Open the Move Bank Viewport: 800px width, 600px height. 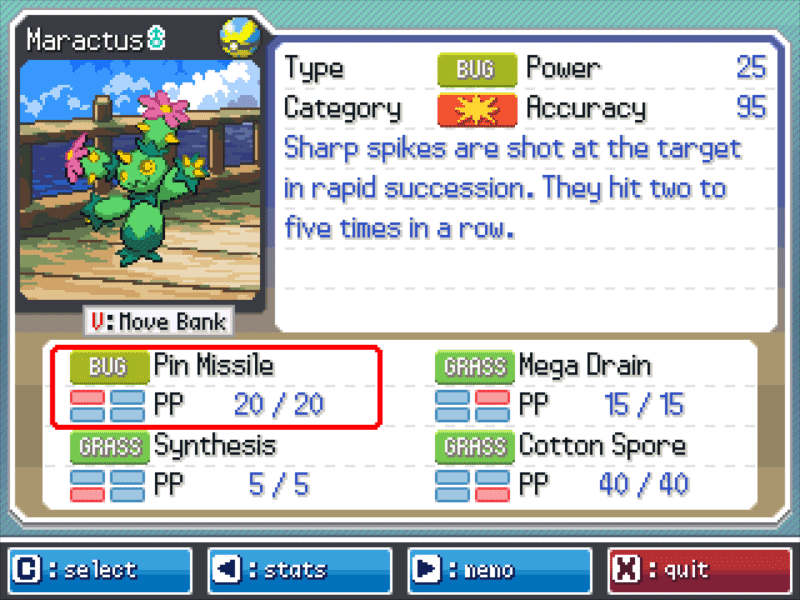coord(160,322)
